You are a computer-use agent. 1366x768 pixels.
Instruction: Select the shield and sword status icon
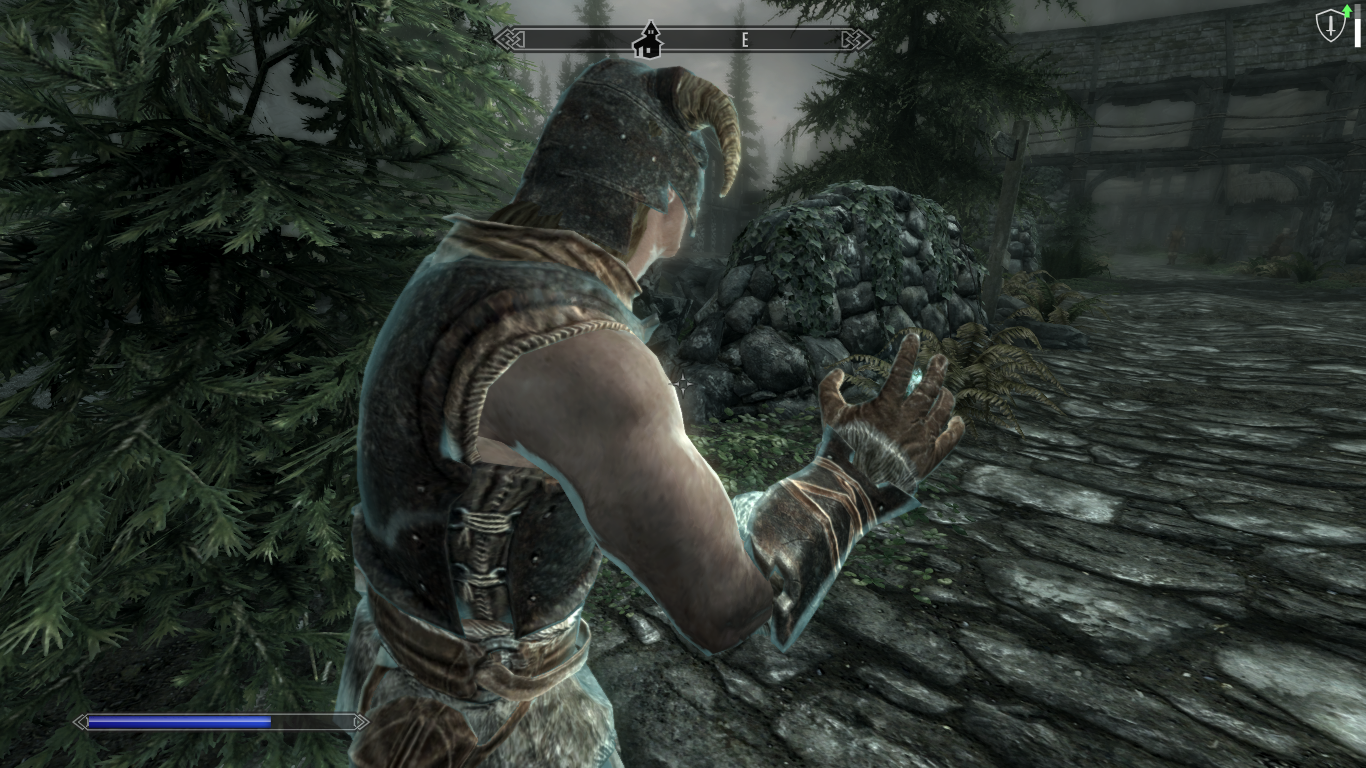(x=1331, y=26)
